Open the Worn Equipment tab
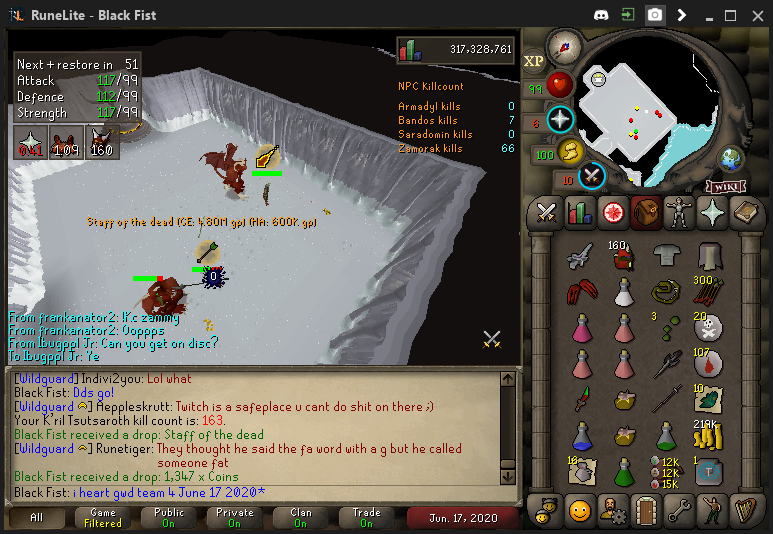This screenshot has height=534, width=773. tap(680, 212)
